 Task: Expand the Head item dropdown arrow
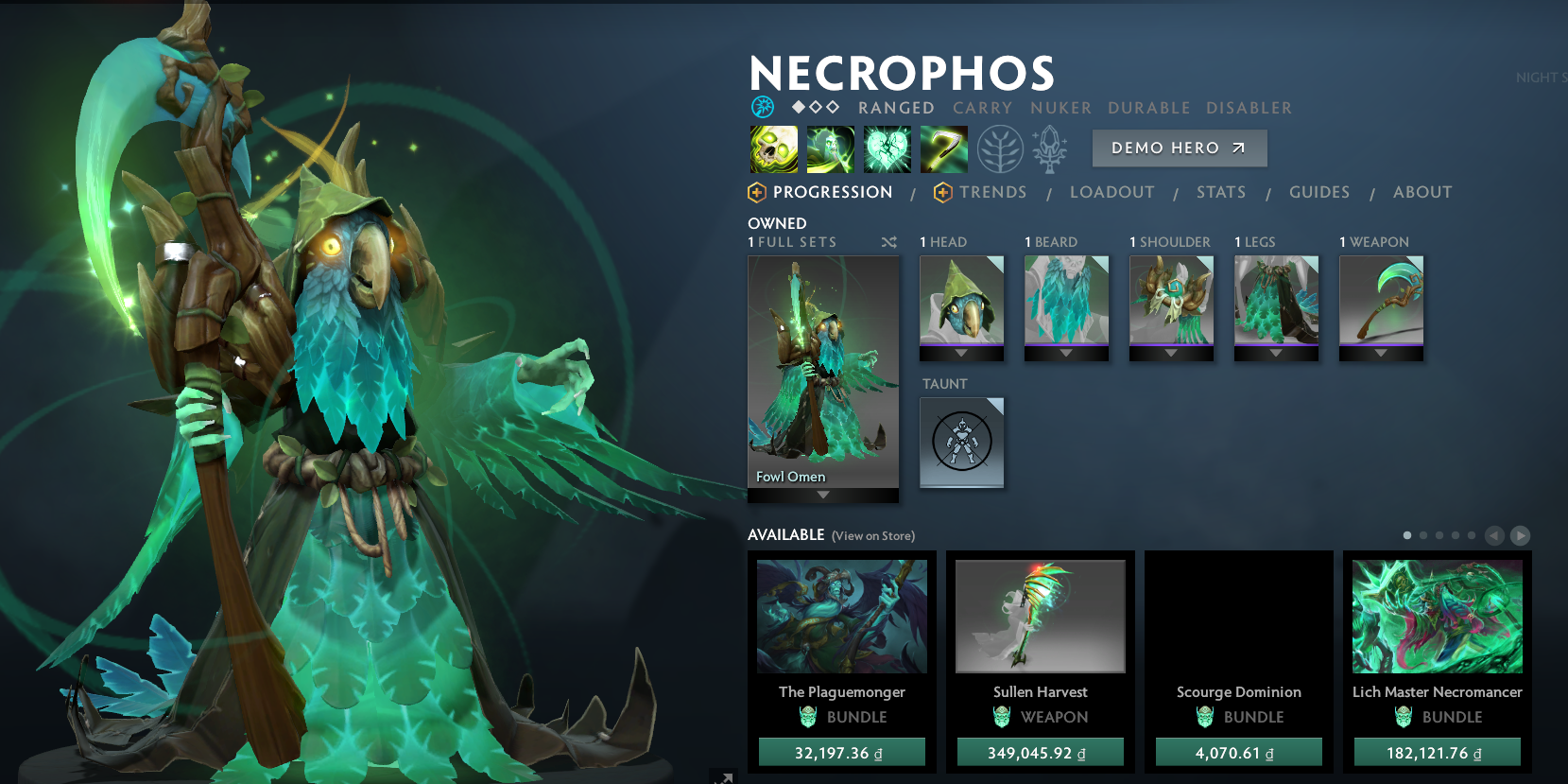961,351
